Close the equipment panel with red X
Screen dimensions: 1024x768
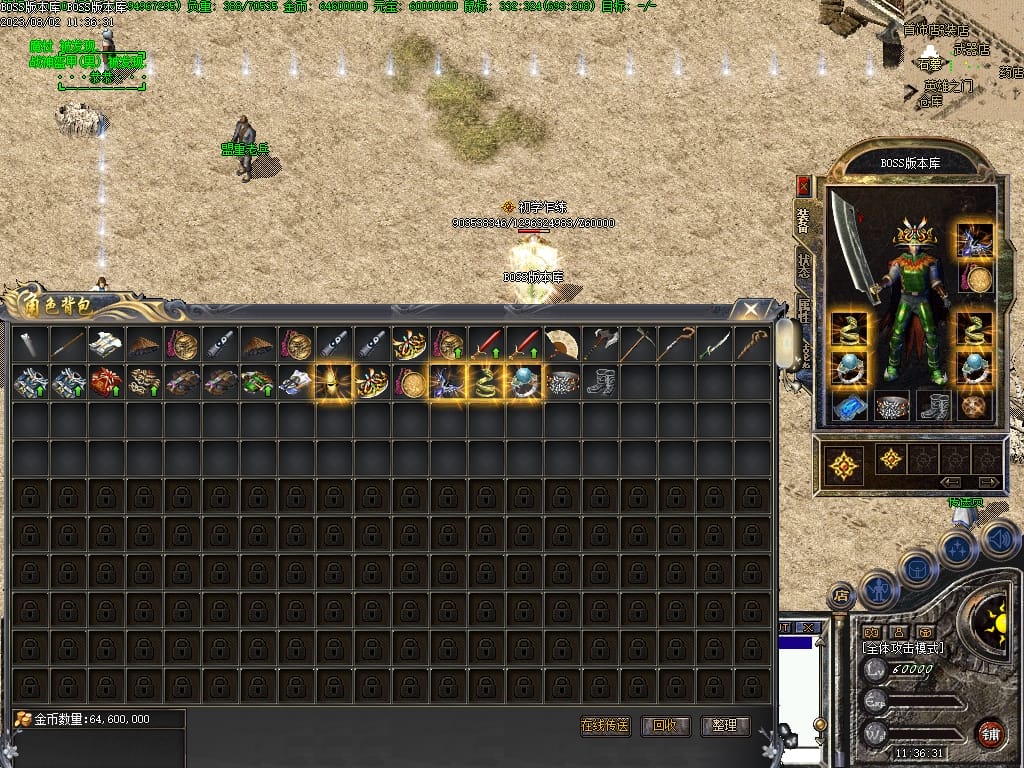(x=803, y=186)
